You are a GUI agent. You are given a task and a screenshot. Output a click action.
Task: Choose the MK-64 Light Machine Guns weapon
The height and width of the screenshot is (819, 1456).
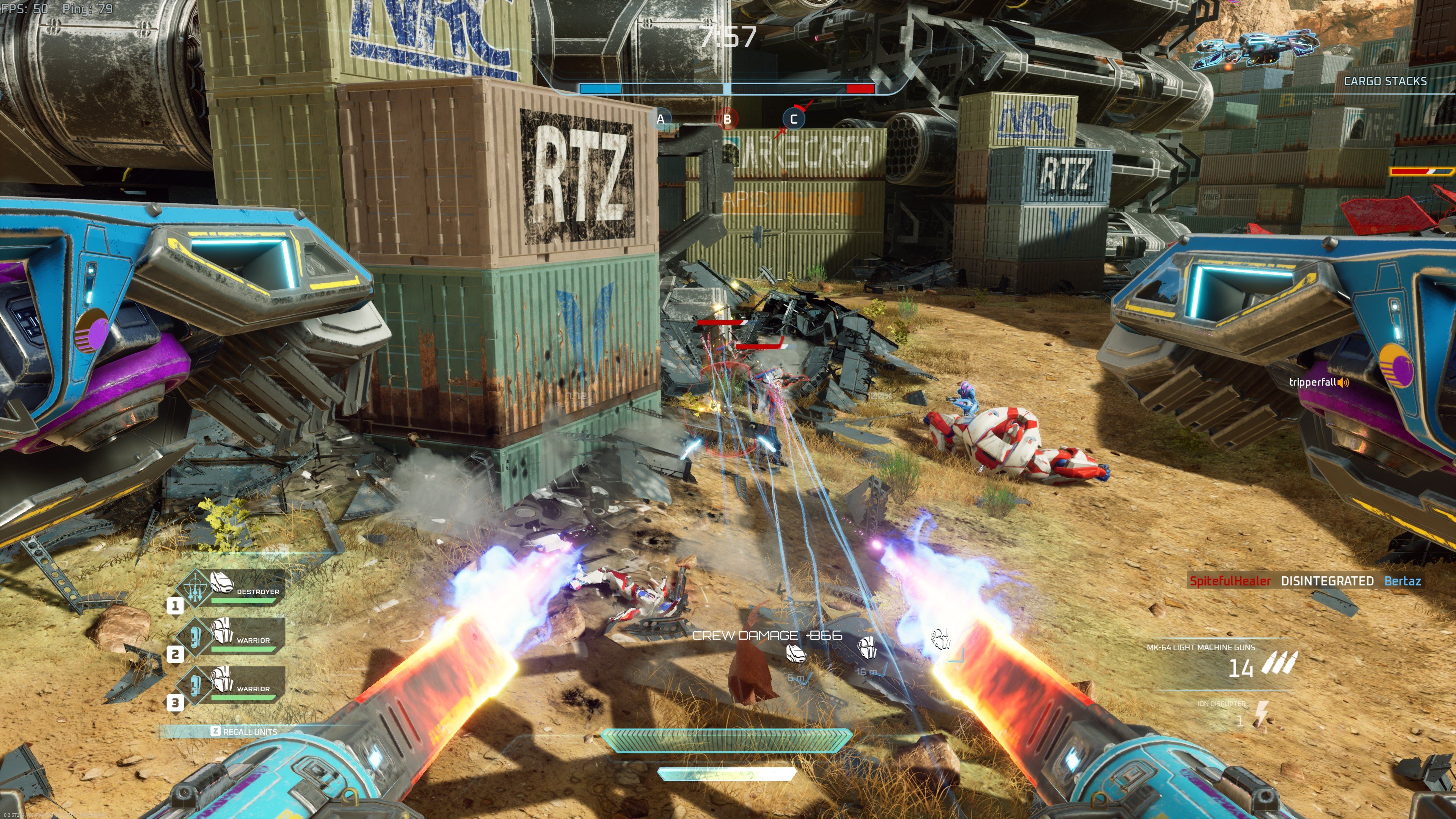[x=1221, y=661]
